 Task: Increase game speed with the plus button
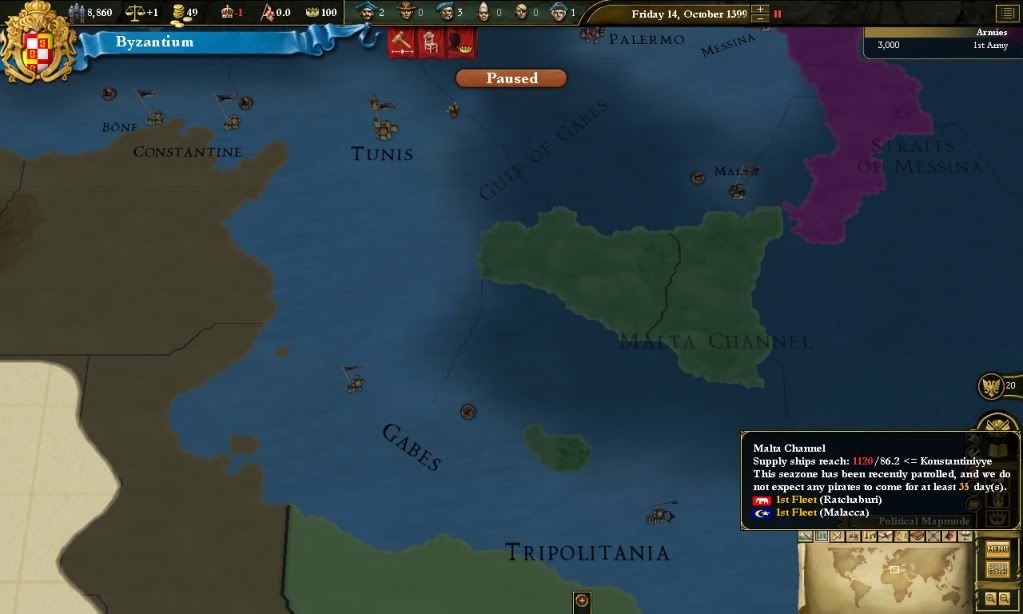pyautogui.click(x=761, y=9)
